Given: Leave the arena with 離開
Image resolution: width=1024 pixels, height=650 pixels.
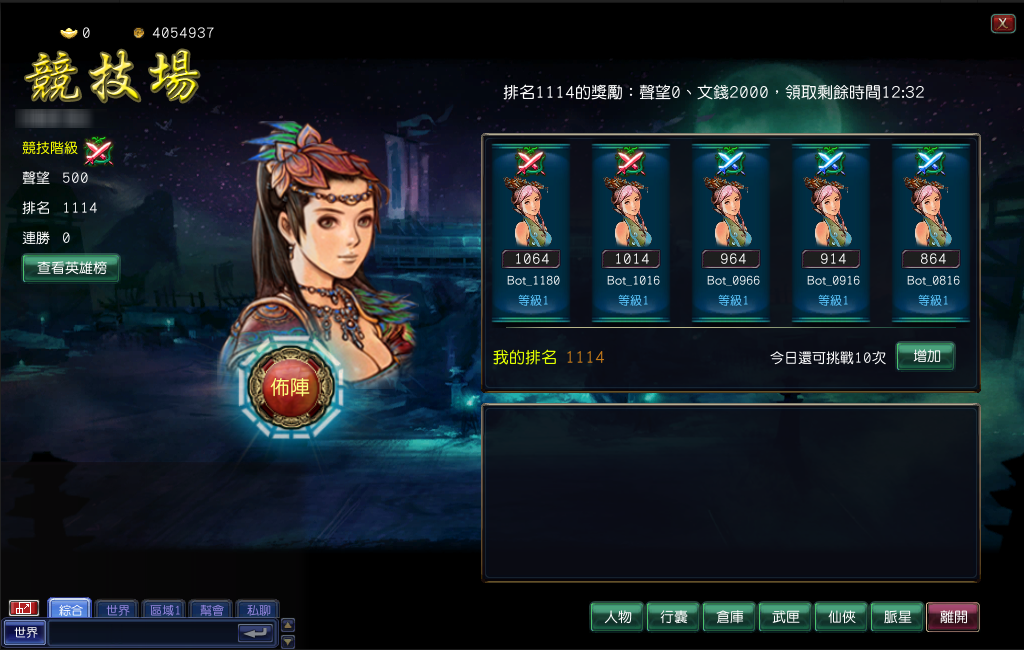Looking at the screenshot, I should pos(953,617).
